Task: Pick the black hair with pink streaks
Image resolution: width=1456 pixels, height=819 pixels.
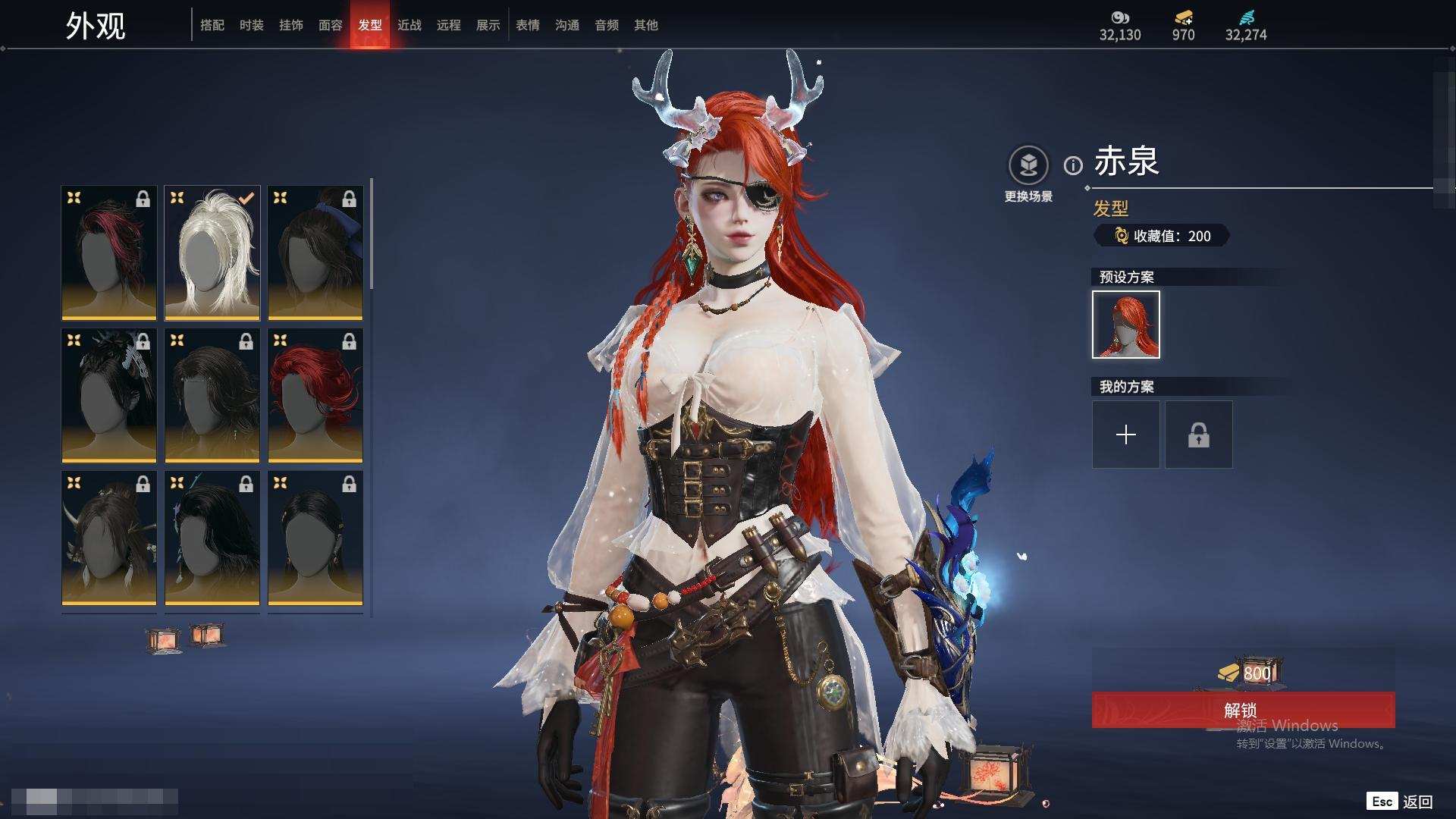Action: click(x=109, y=253)
